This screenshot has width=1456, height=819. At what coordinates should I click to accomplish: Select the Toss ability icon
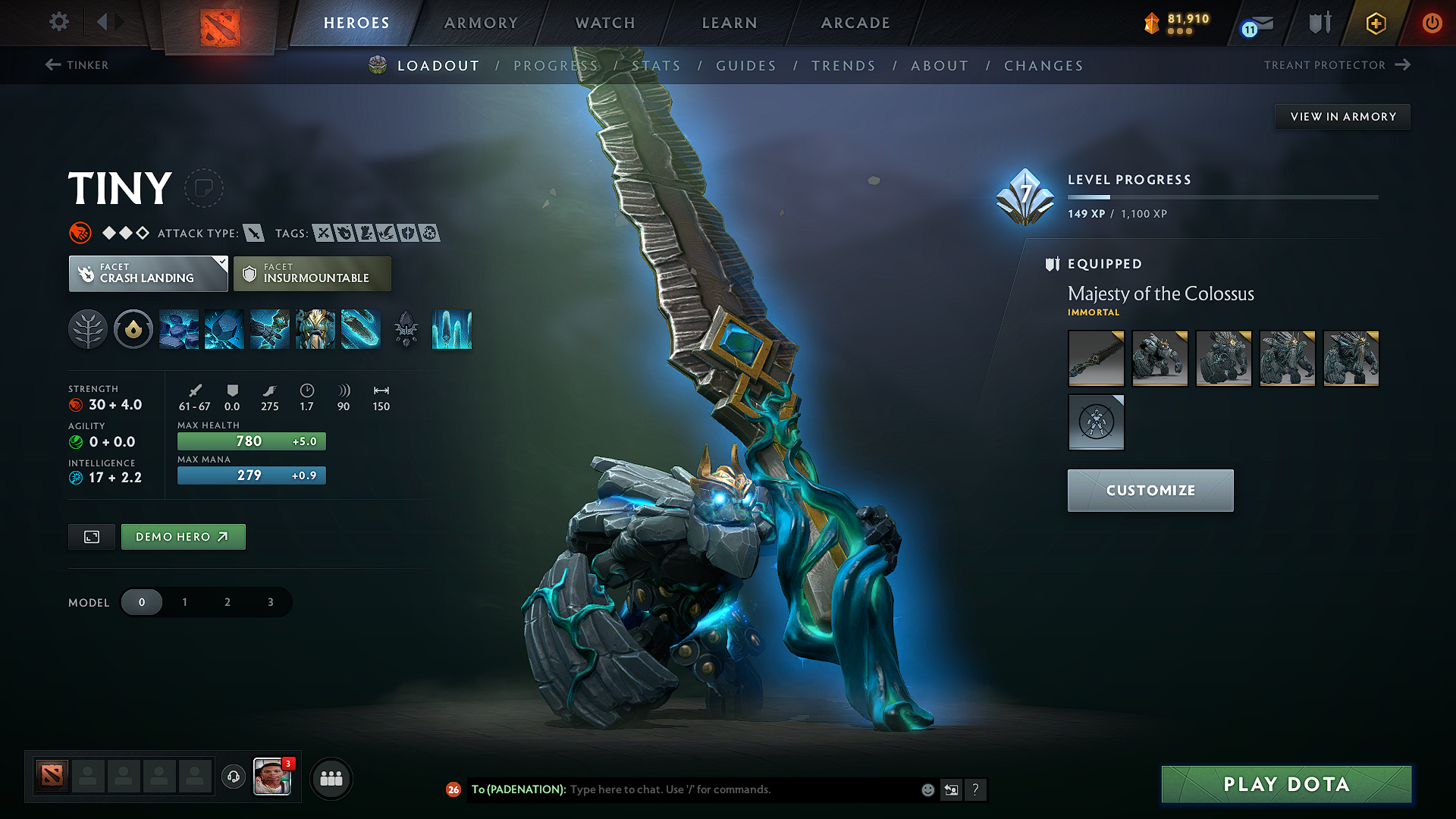pos(224,329)
